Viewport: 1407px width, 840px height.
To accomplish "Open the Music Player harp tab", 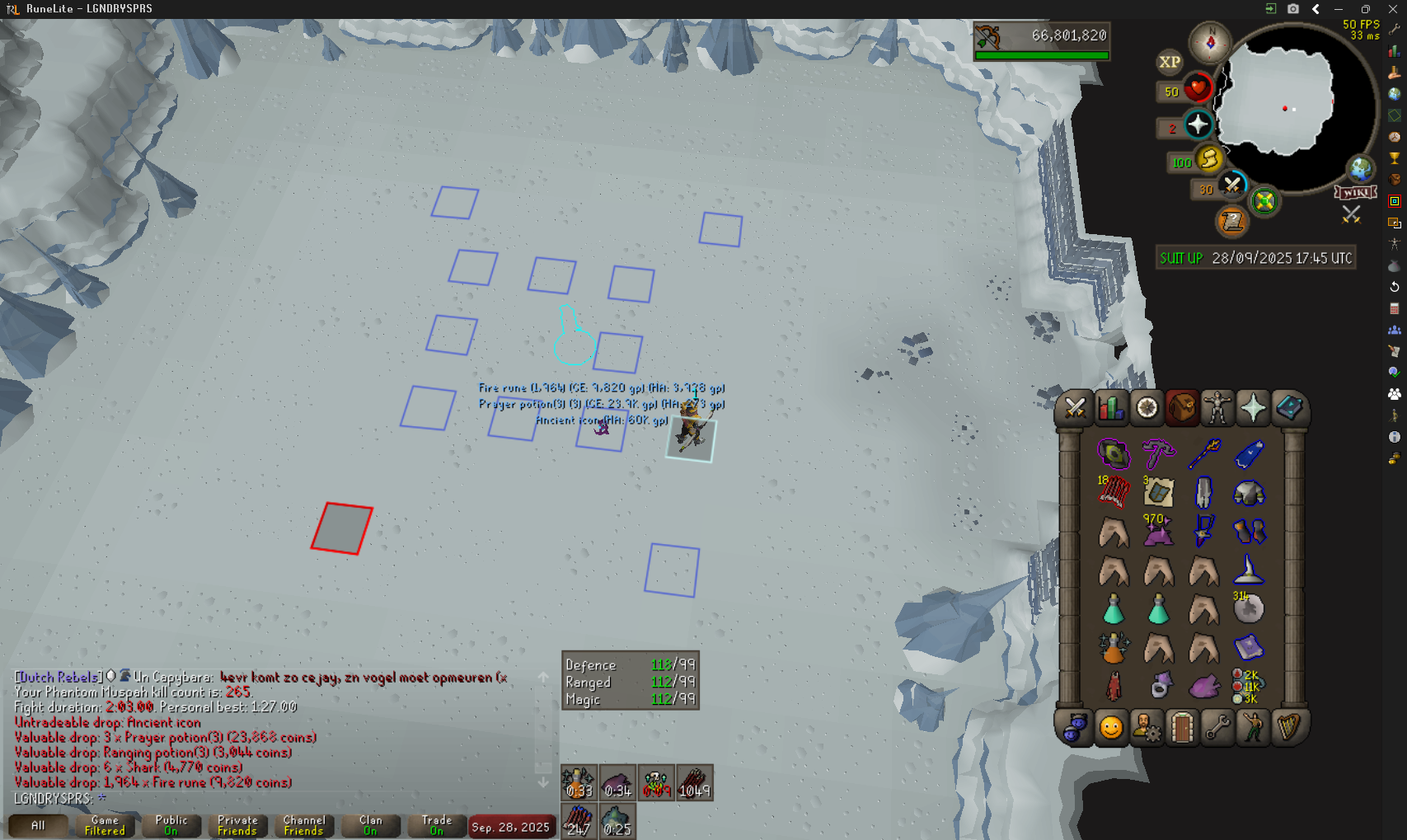I will tap(1288, 729).
